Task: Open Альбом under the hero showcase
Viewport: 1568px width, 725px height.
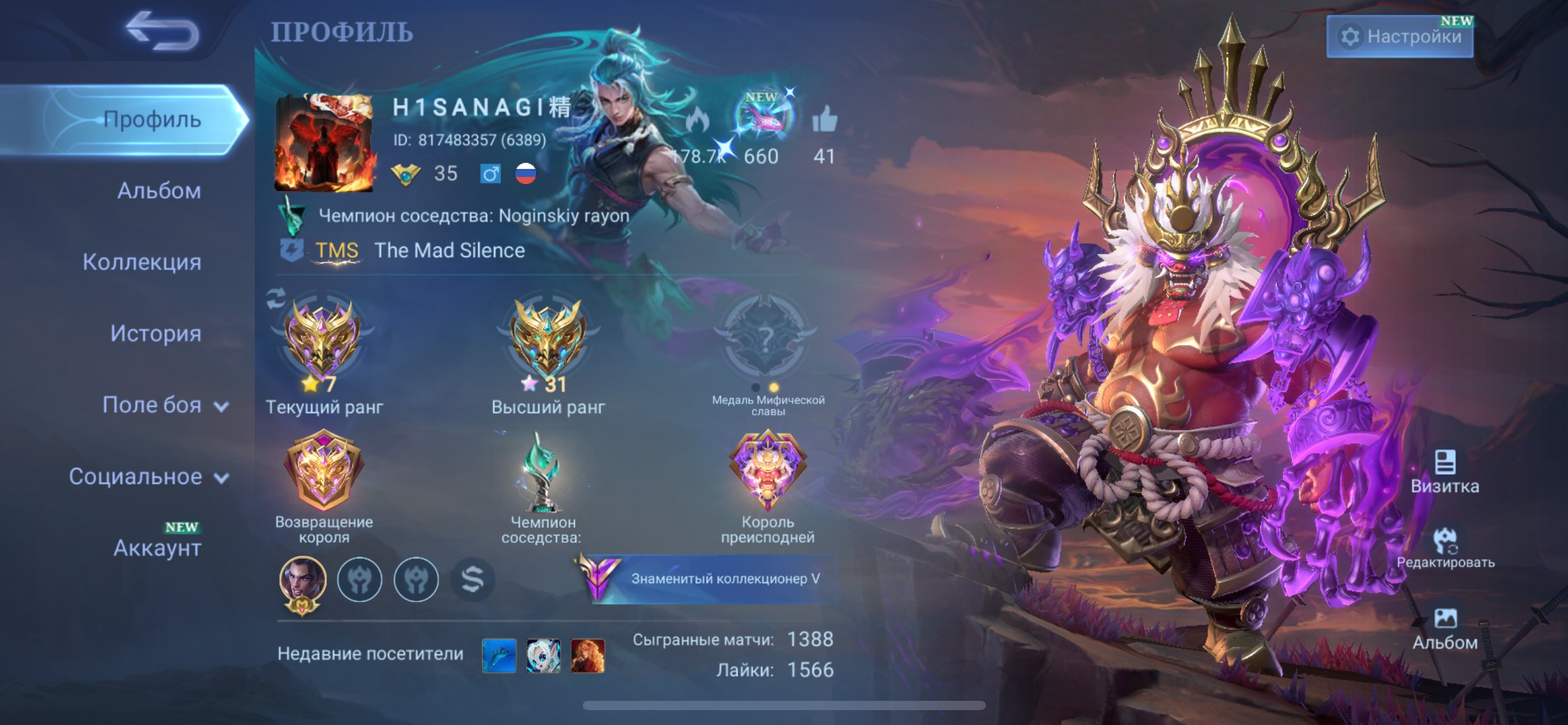Action: tap(1445, 628)
